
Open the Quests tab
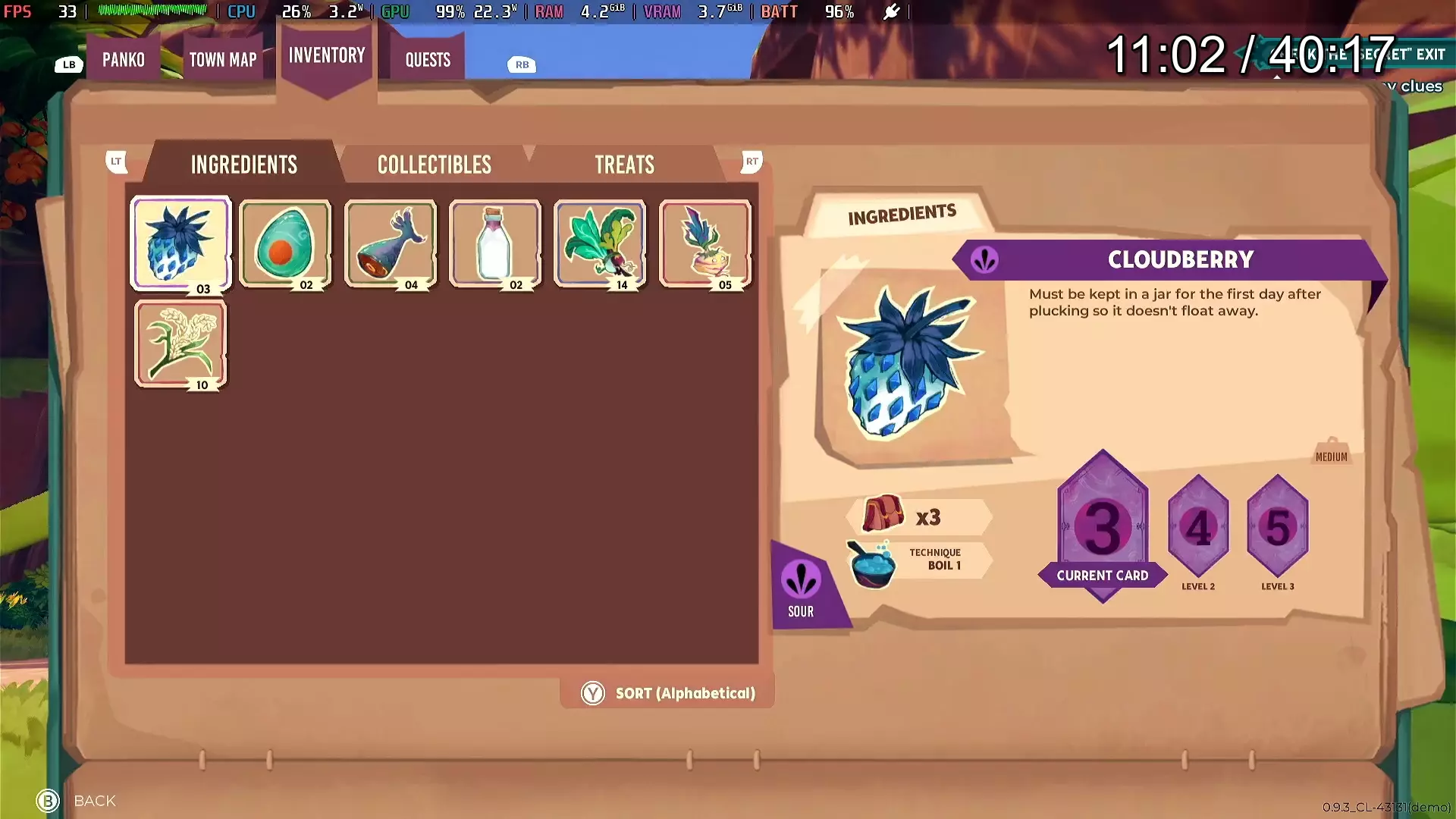click(x=426, y=59)
